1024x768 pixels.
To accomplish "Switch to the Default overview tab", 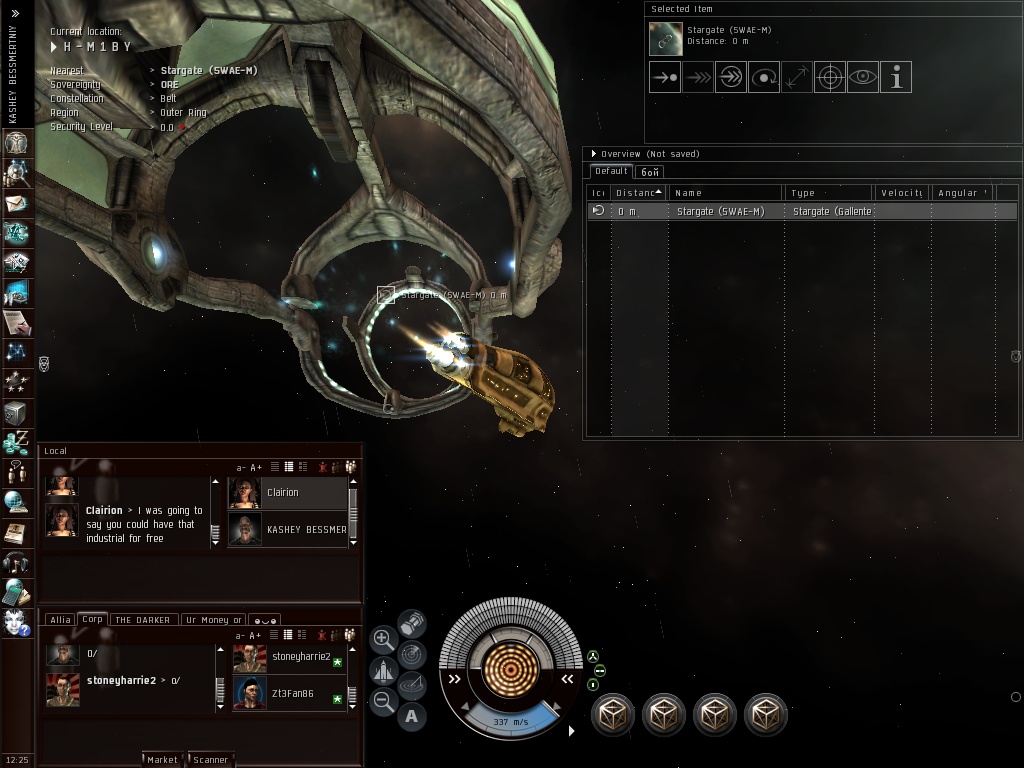I will pyautogui.click(x=611, y=171).
